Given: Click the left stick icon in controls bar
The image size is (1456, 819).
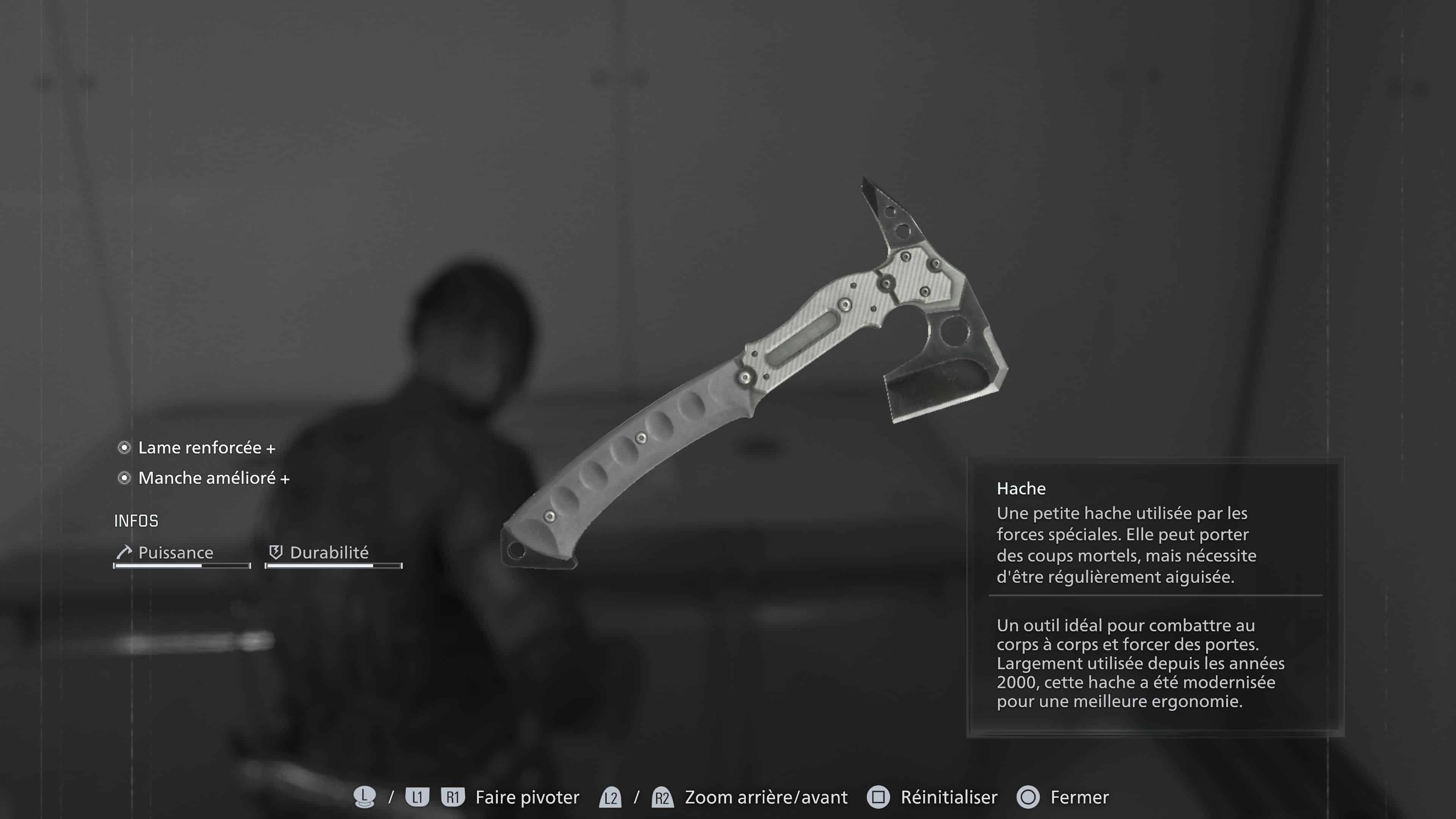Looking at the screenshot, I should (365, 797).
